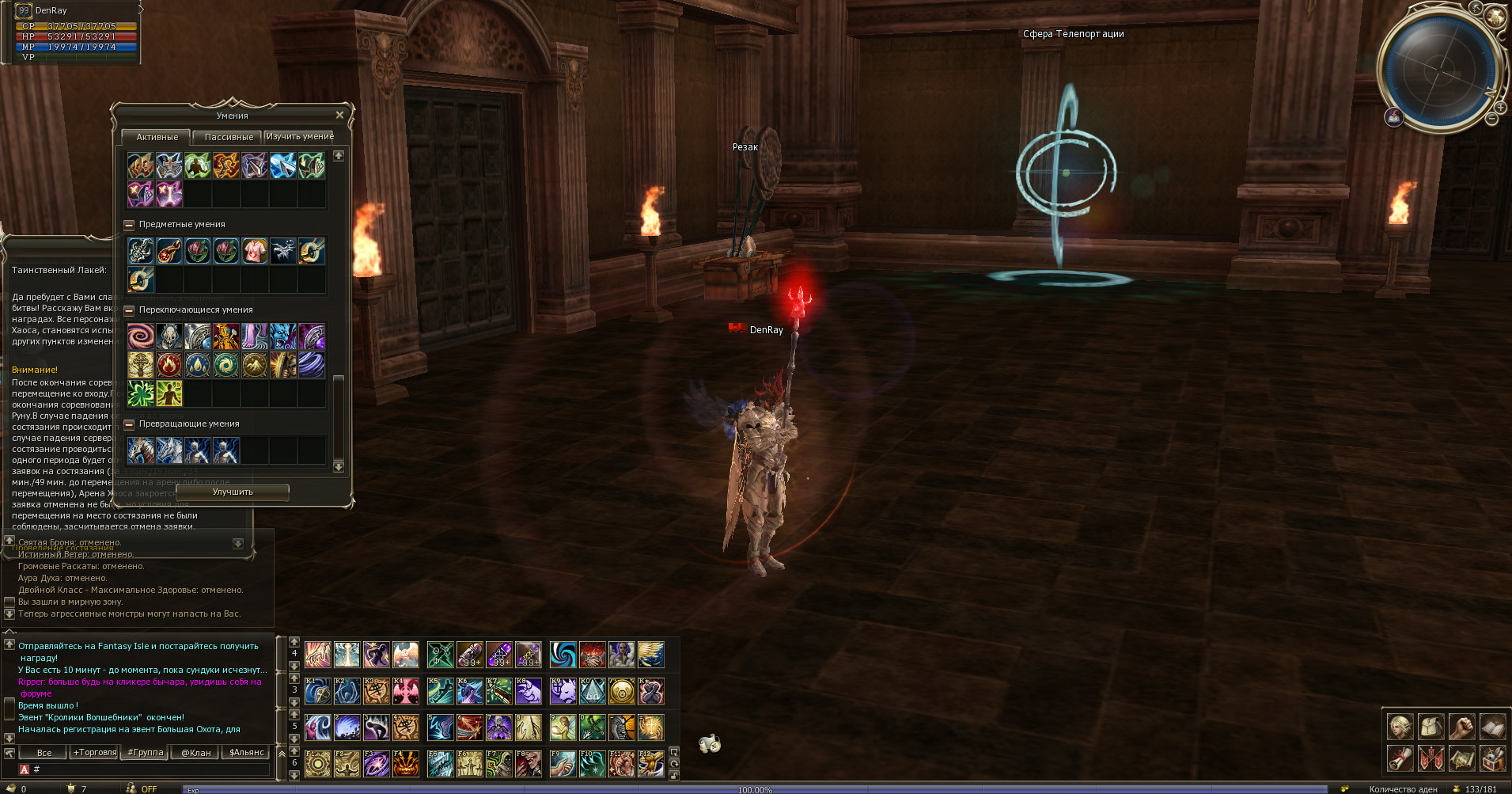Click the Улучшить button

coord(233,492)
